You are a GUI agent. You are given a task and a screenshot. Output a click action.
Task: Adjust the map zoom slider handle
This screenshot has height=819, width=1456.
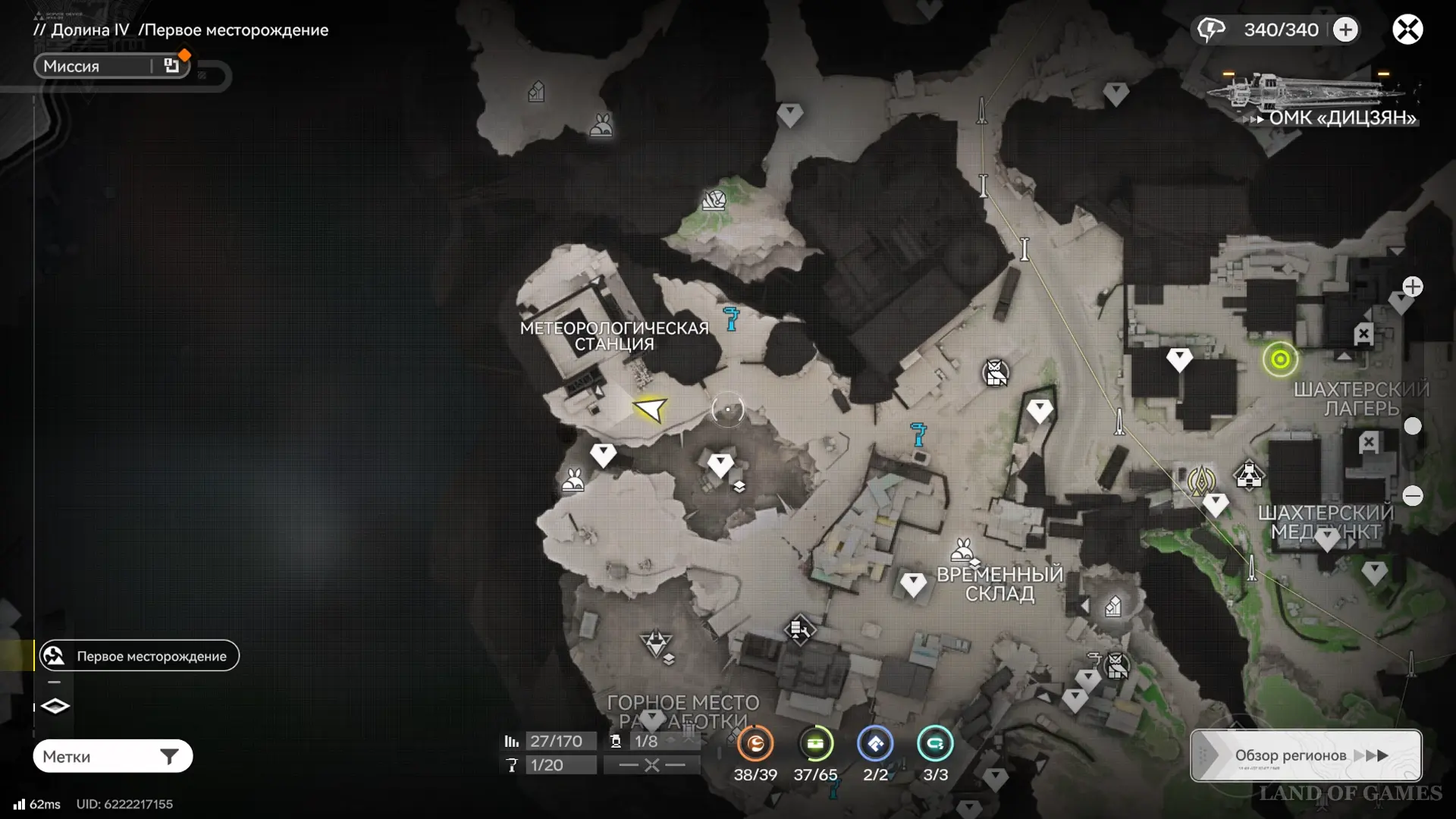[x=1412, y=426]
